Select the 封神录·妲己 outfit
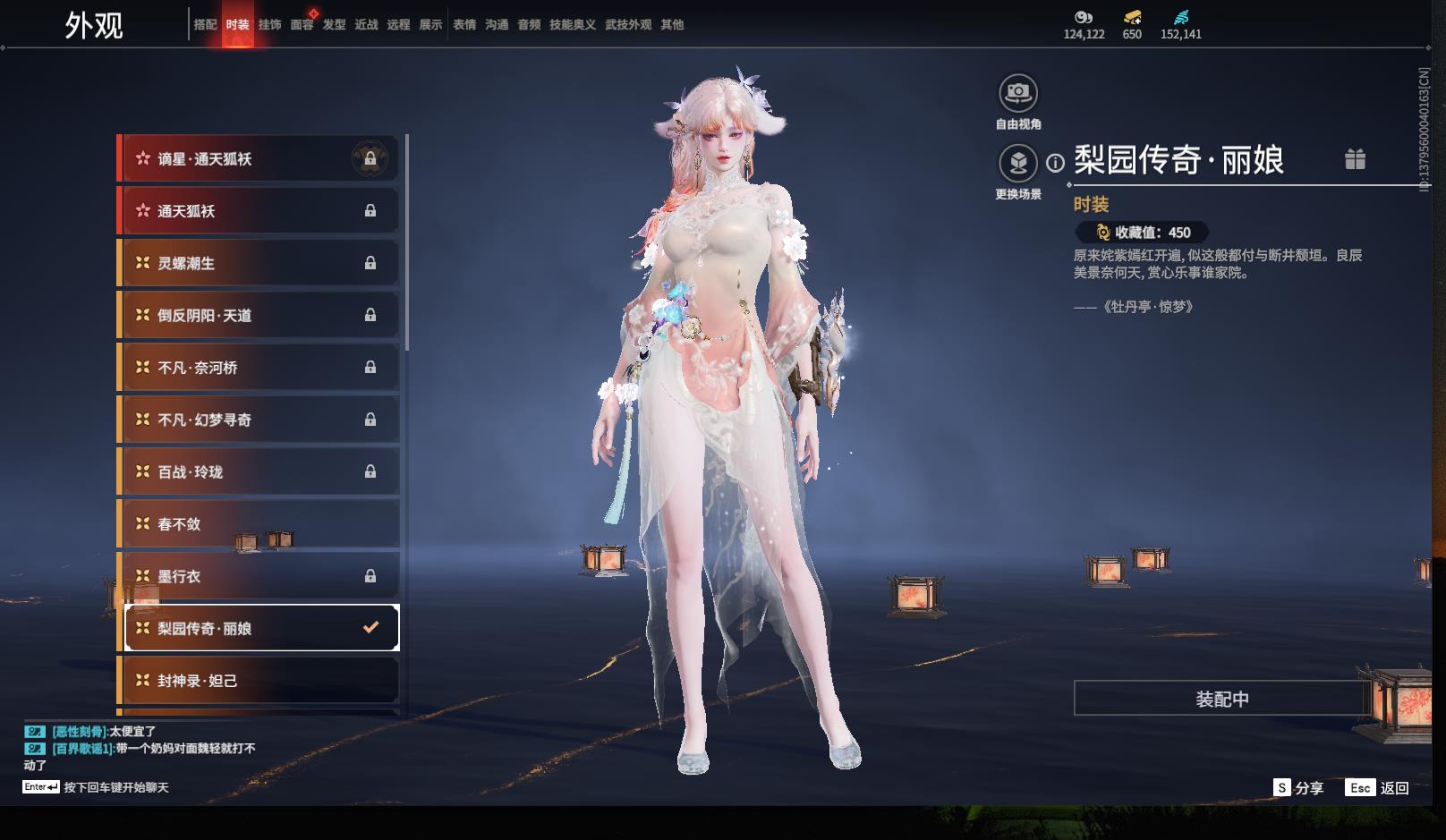This screenshot has height=840, width=1446. point(259,681)
